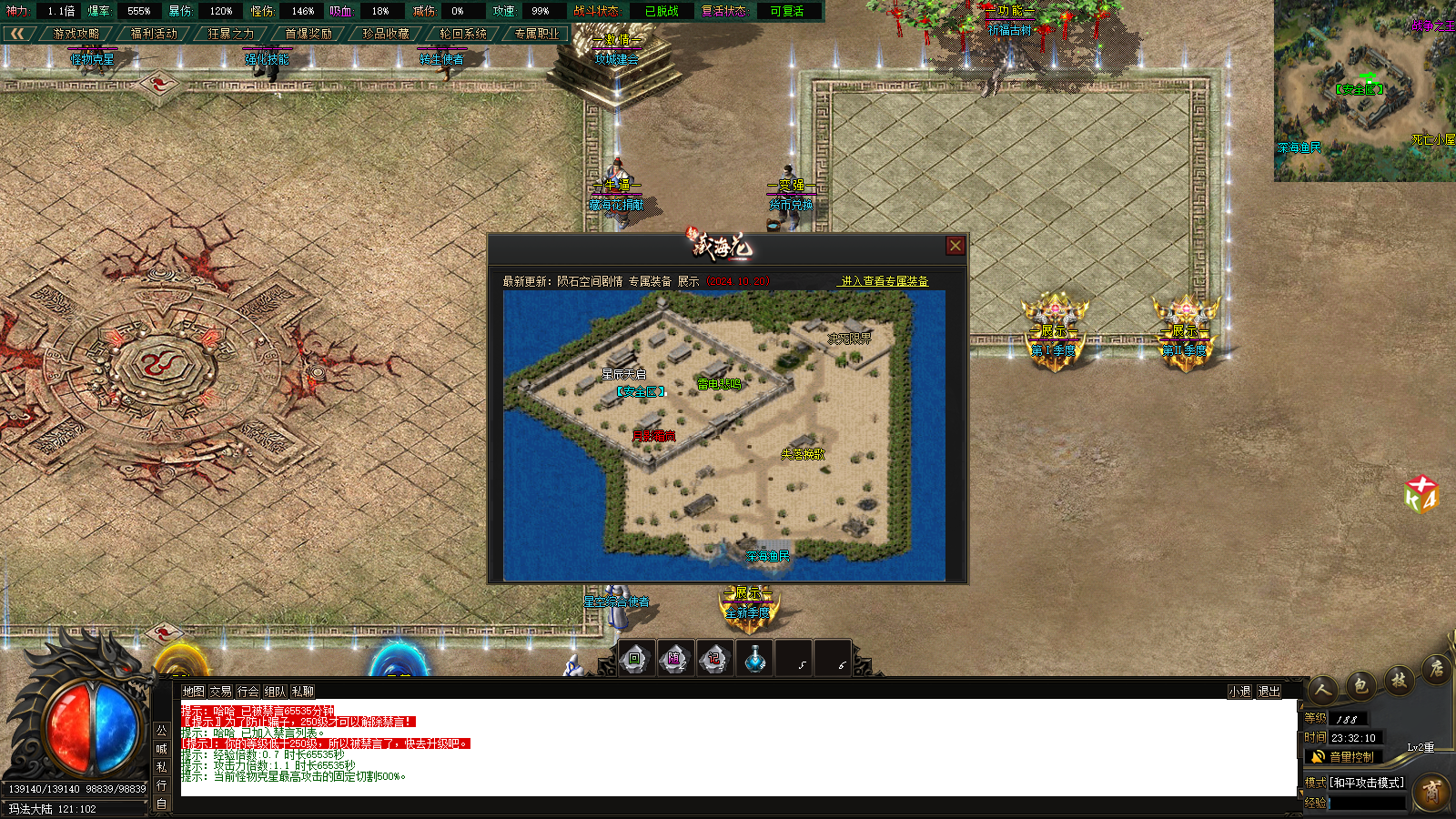This screenshot has height=819, width=1456.
Task: Open the 首爆奖励 rewards menu
Action: (x=308, y=34)
